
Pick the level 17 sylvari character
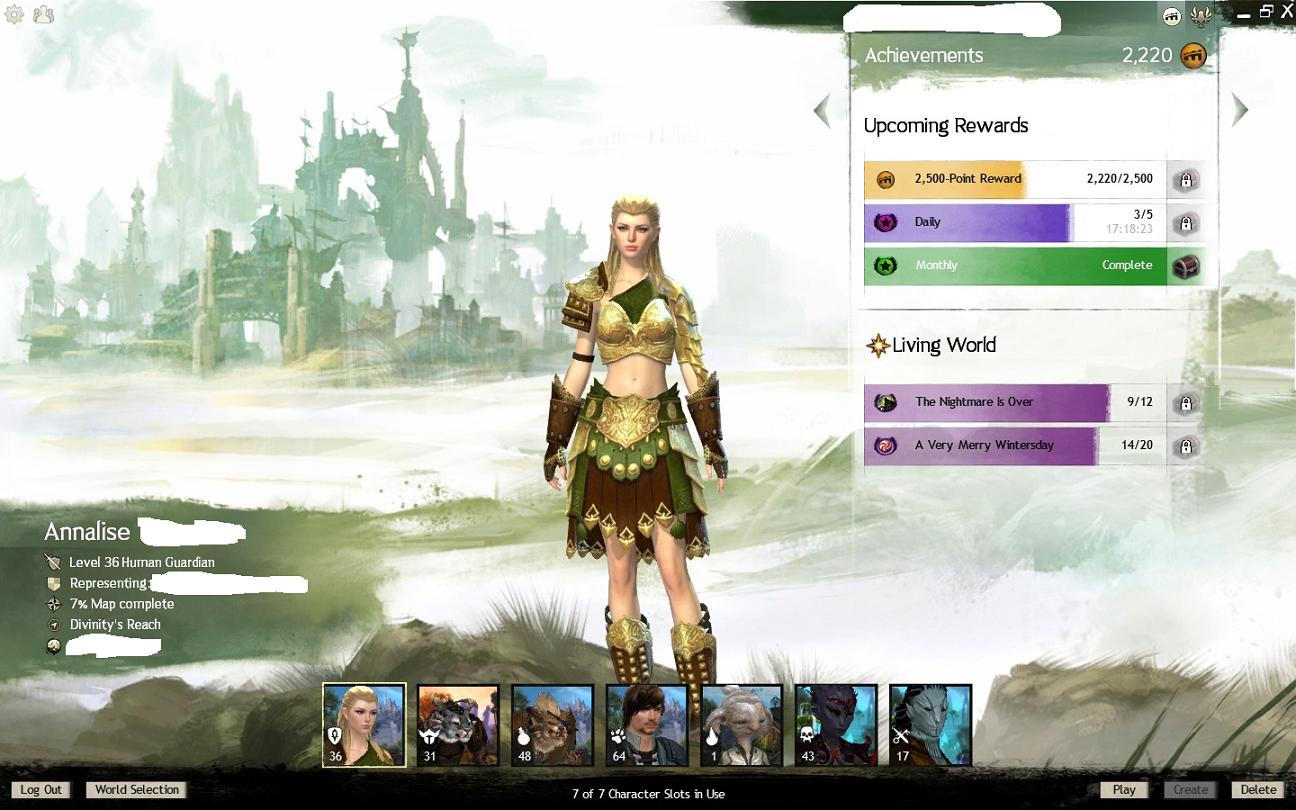[x=930, y=725]
